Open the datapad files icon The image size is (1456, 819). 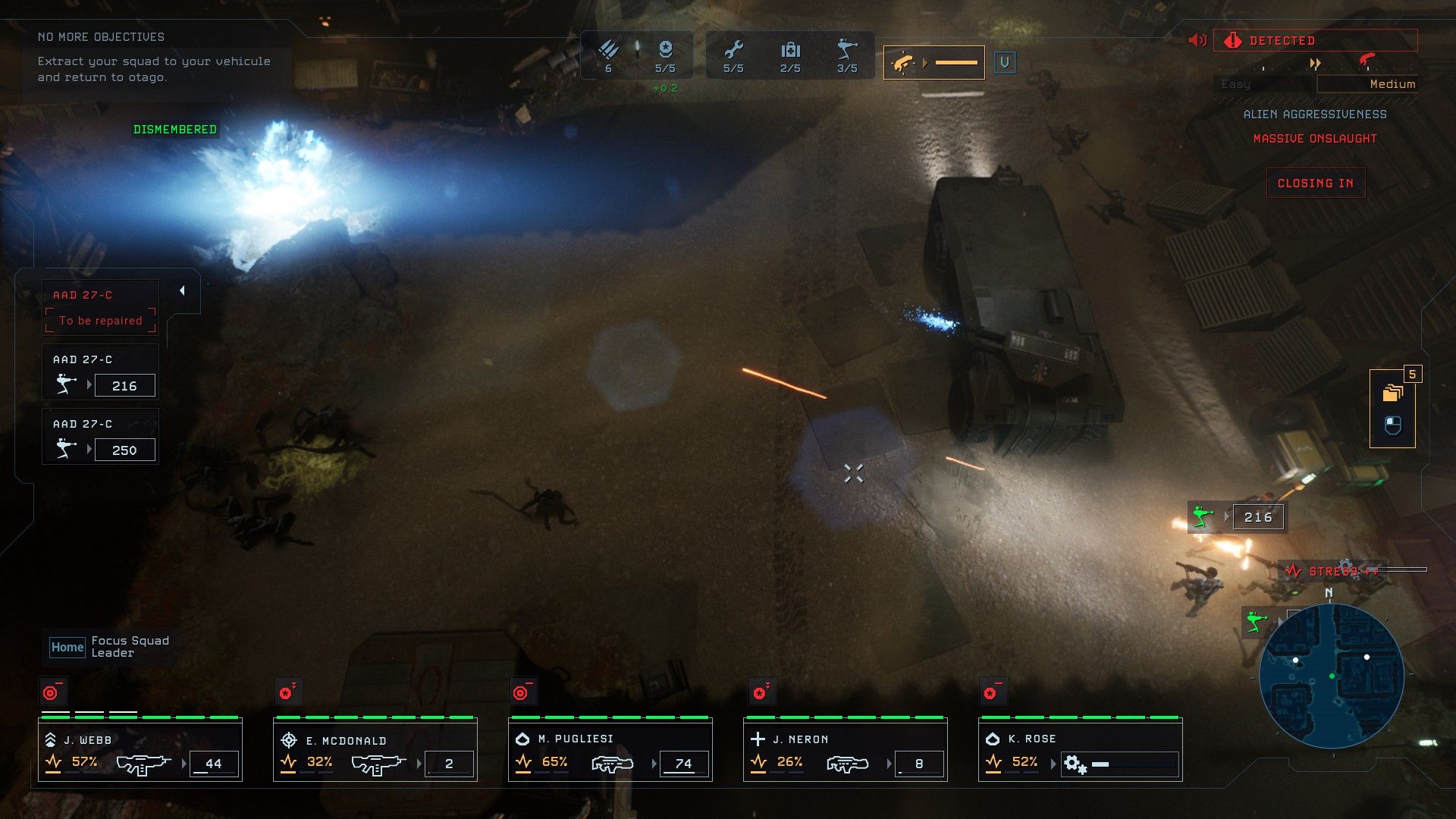(1392, 393)
